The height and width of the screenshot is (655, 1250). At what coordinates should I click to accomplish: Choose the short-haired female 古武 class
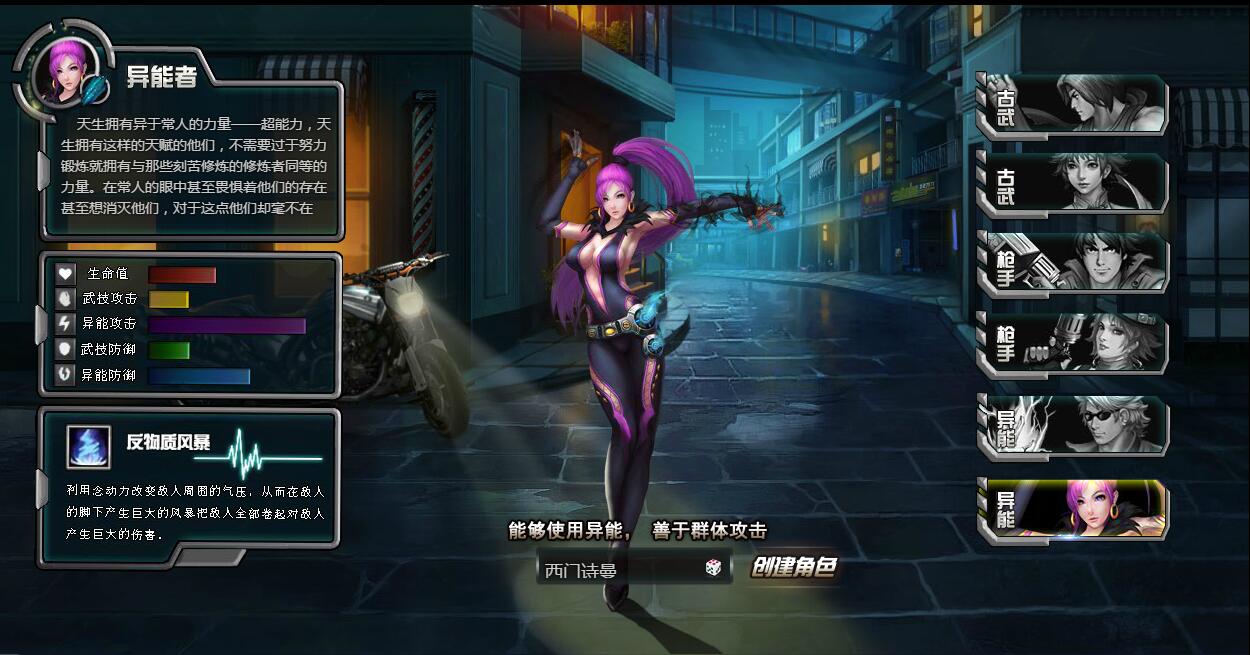pyautogui.click(x=1075, y=183)
